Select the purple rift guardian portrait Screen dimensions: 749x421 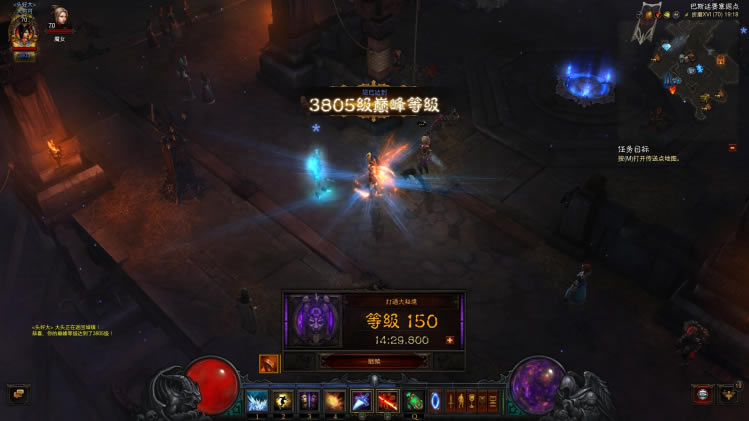[313, 321]
